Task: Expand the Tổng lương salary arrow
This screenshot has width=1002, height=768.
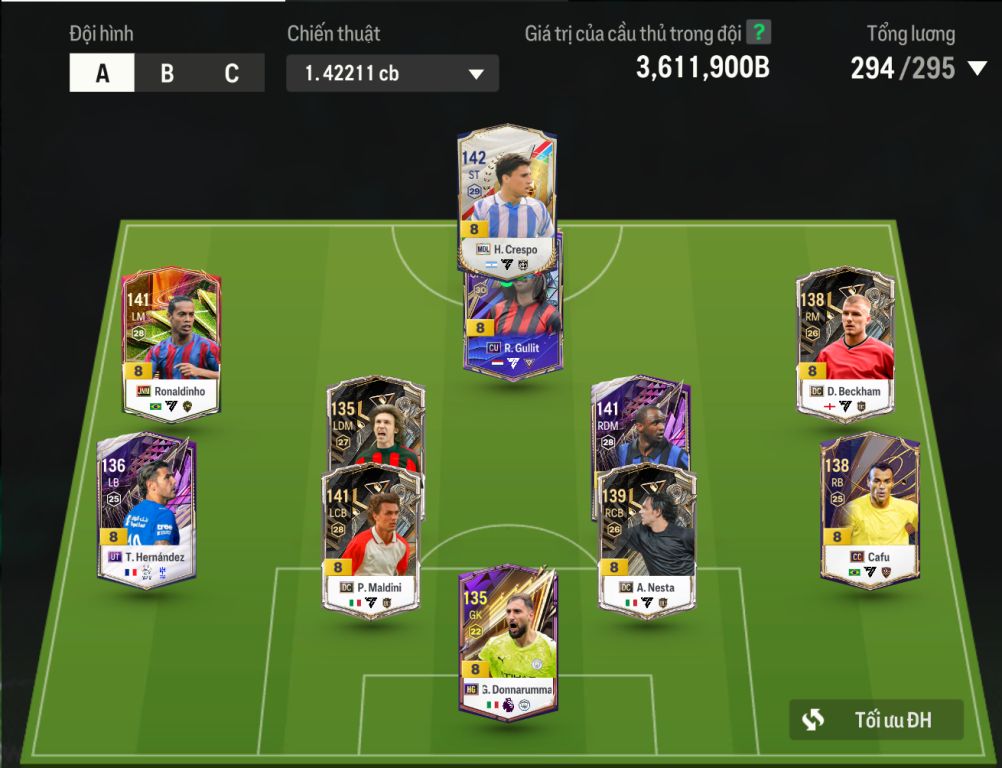Action: (x=976, y=69)
